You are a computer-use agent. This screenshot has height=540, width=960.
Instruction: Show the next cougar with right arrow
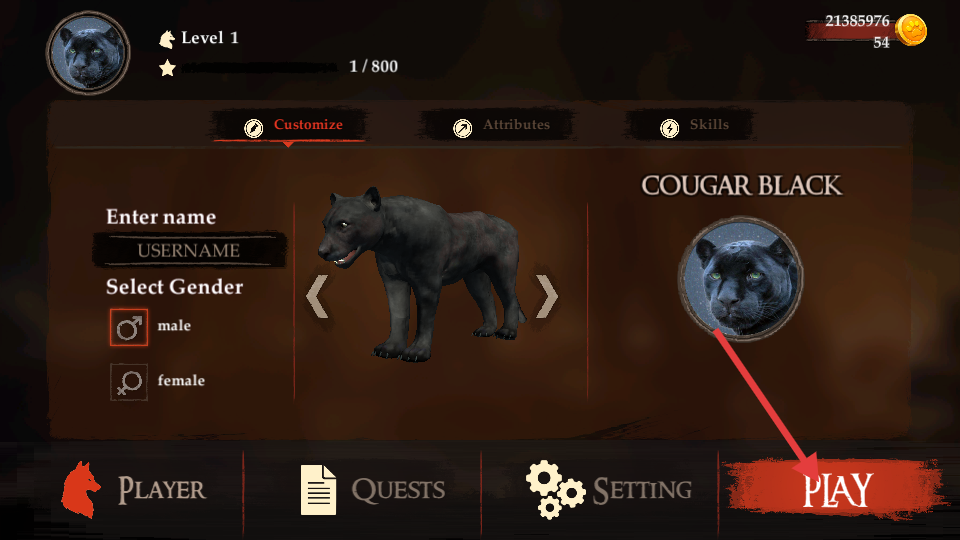tap(546, 296)
